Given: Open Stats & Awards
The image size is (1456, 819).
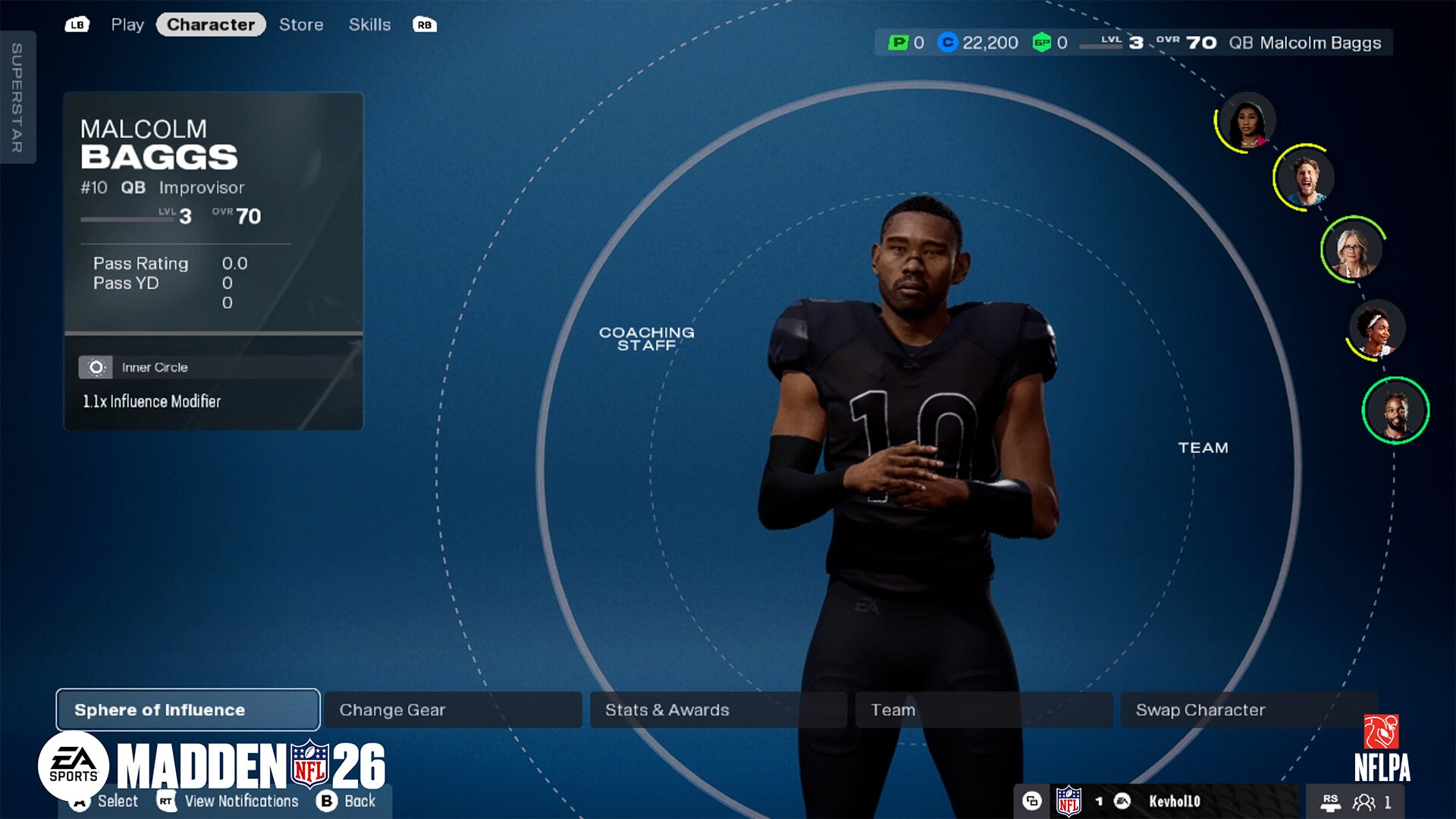Looking at the screenshot, I should 666,710.
